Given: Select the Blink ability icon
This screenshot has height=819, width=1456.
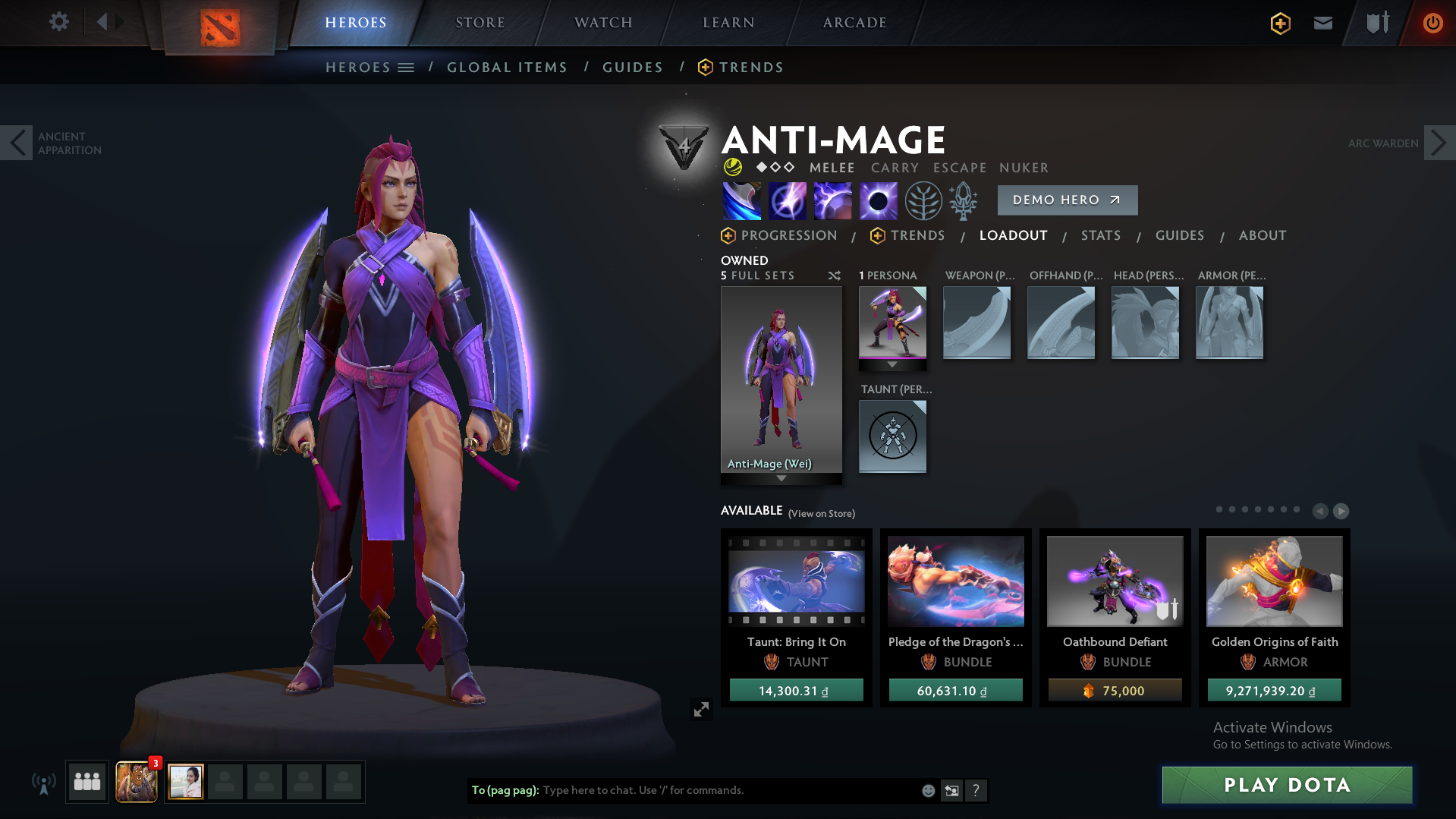Looking at the screenshot, I should pyautogui.click(x=788, y=201).
